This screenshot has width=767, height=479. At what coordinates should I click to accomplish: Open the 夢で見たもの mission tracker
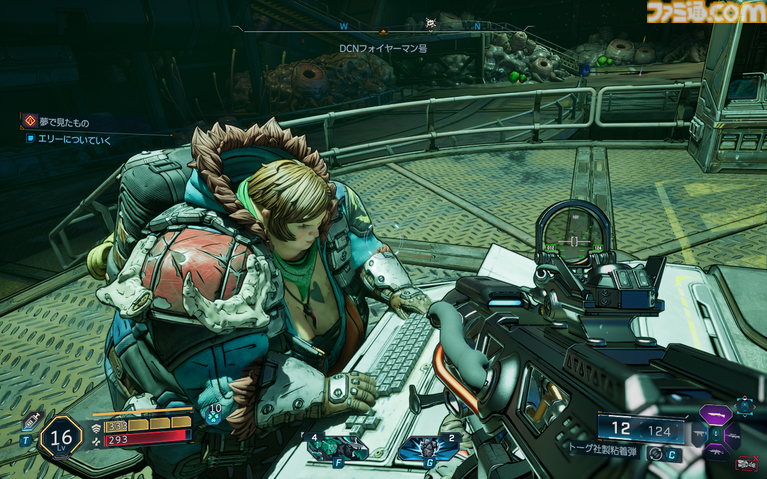[x=70, y=120]
